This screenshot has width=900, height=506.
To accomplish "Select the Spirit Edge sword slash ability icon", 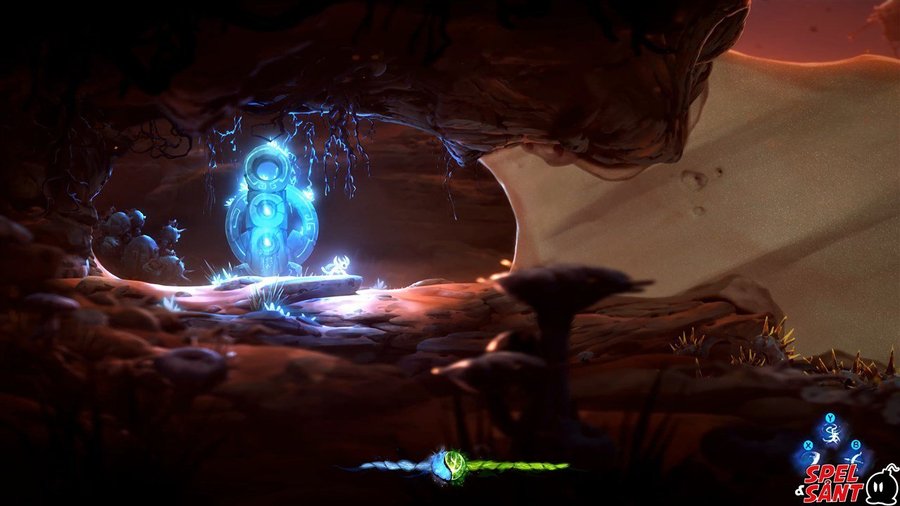I will 812,459.
